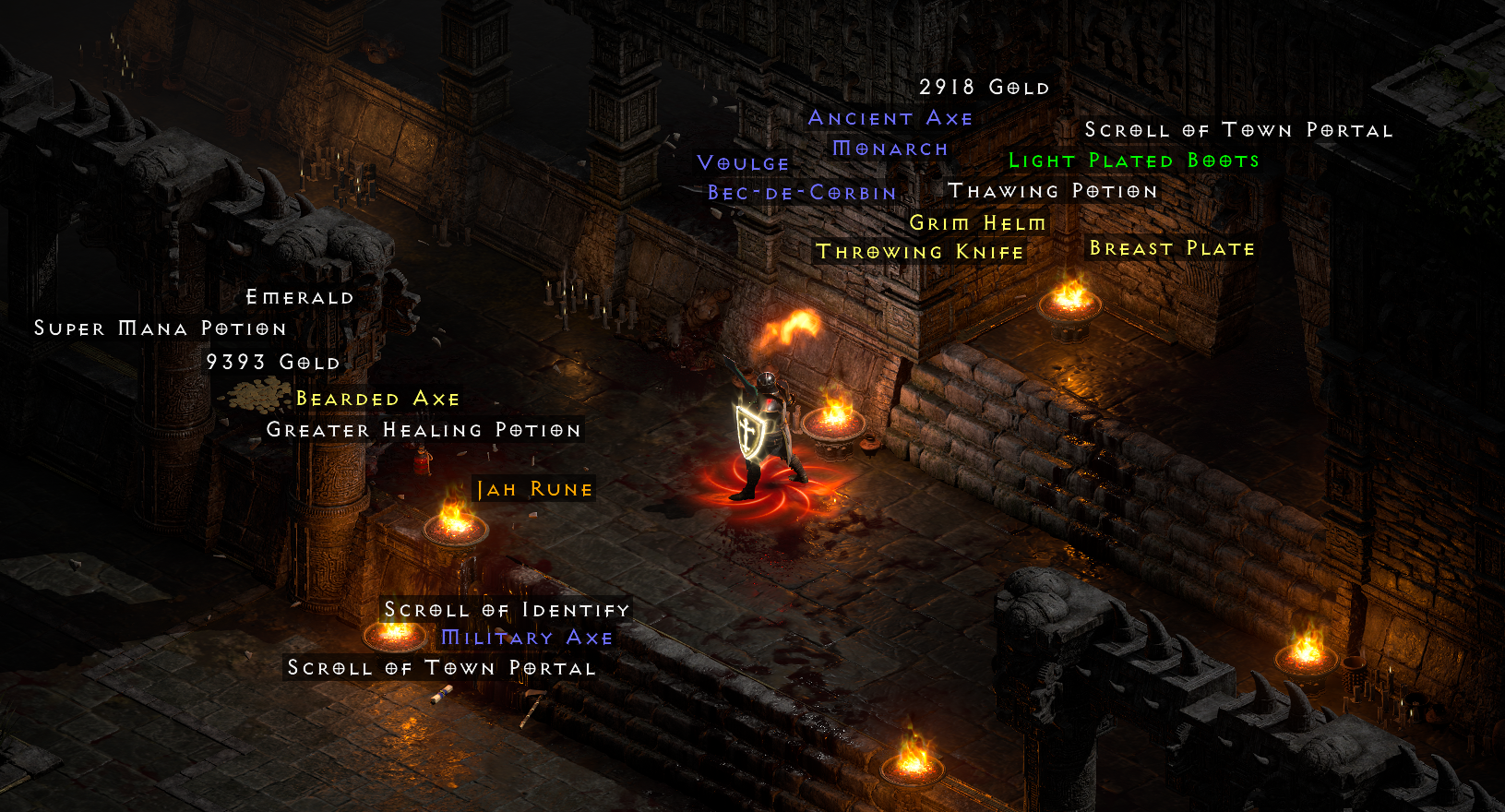Pick up the Voulge
Viewport: 1505px width, 812px height.
click(742, 162)
